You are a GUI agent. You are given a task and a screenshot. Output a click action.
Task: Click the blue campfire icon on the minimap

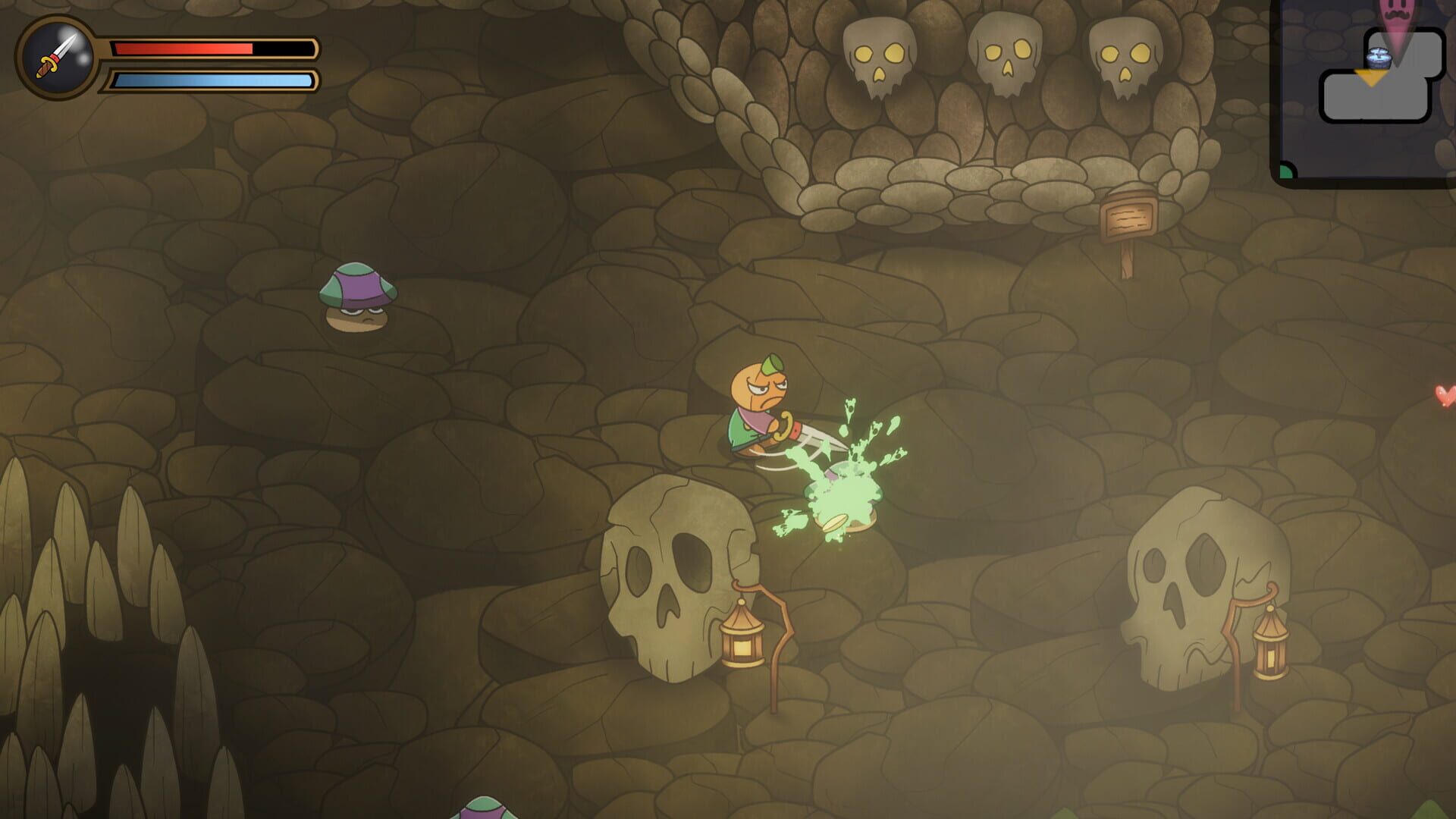coord(1379,58)
